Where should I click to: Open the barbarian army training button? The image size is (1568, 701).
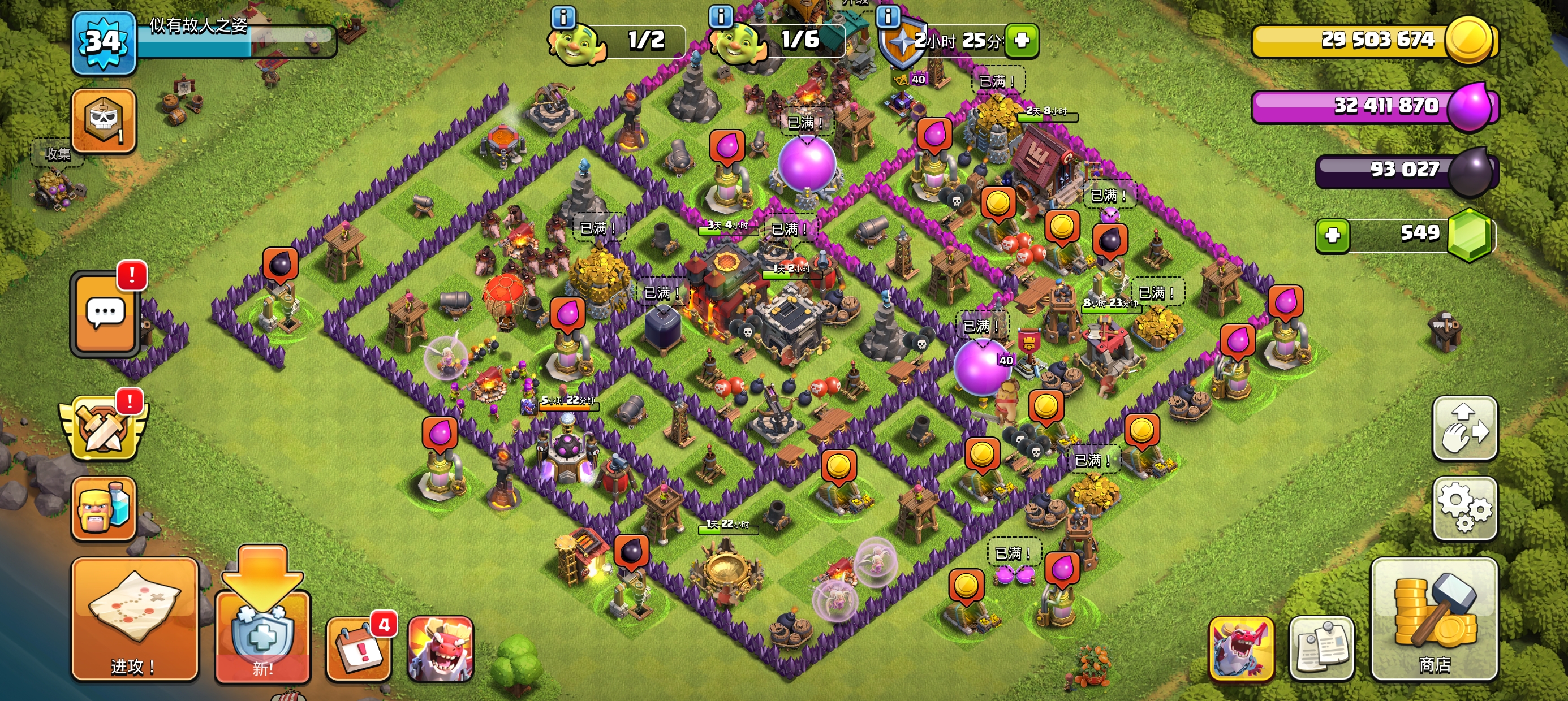pos(104,508)
